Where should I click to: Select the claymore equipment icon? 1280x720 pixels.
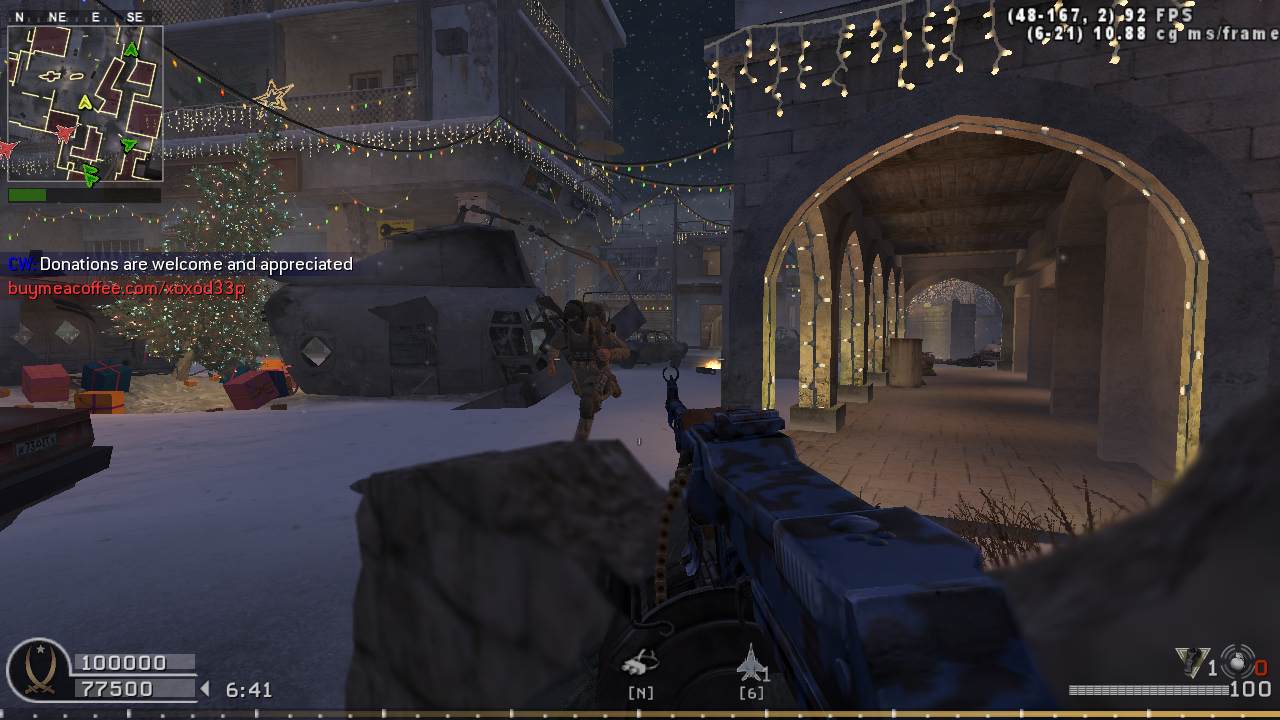1191,663
